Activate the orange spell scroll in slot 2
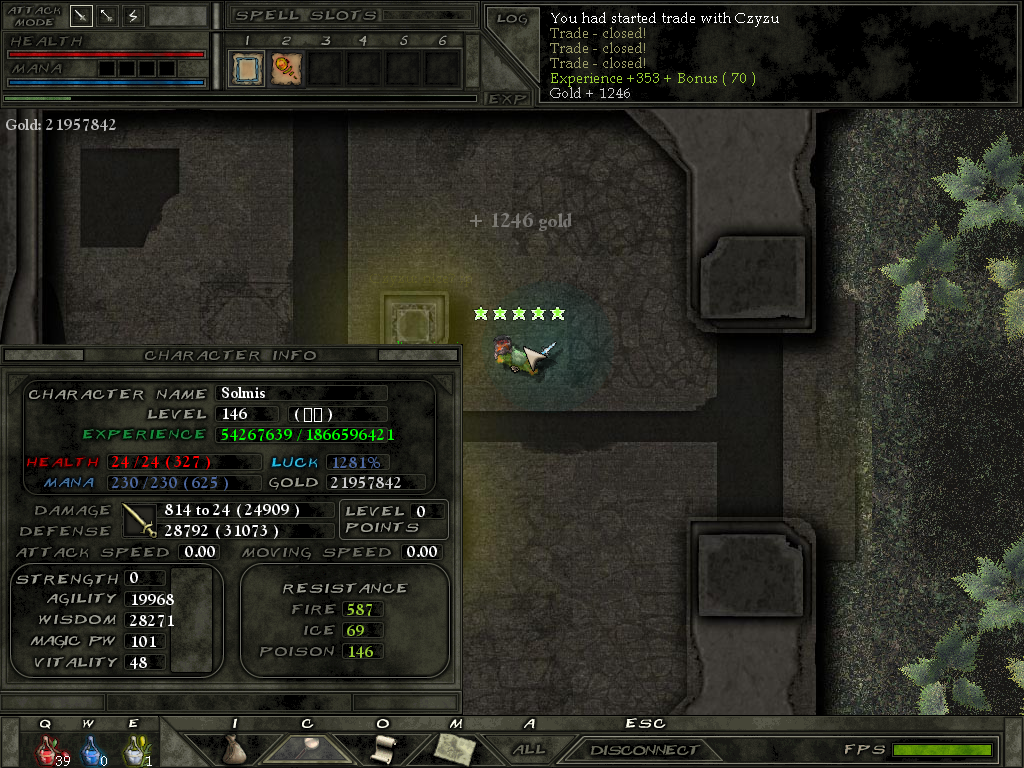Viewport: 1024px width, 768px height. 285,69
